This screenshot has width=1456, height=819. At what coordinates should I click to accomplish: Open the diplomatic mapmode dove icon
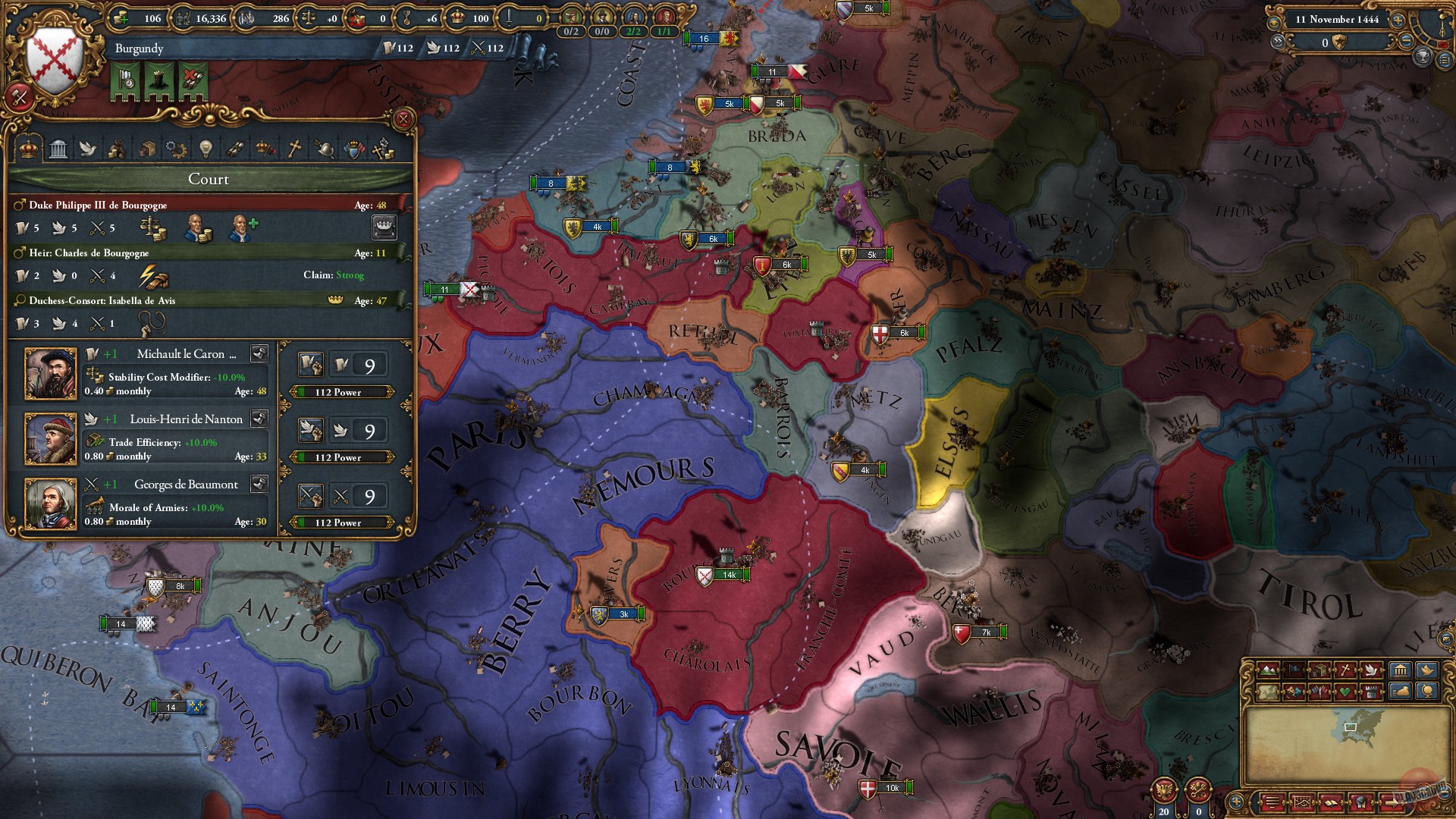1373,670
